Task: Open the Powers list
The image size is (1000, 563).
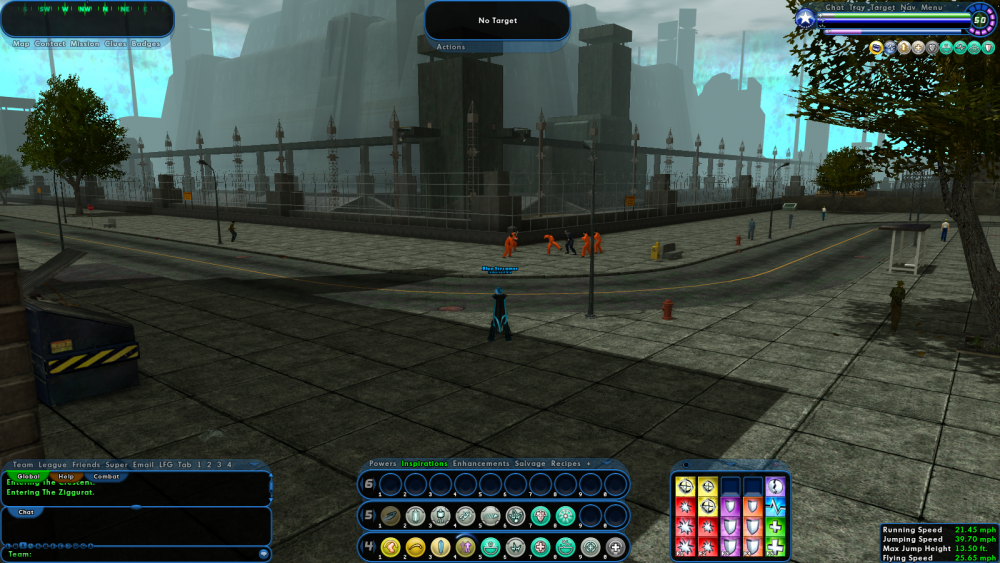Action: [x=383, y=464]
